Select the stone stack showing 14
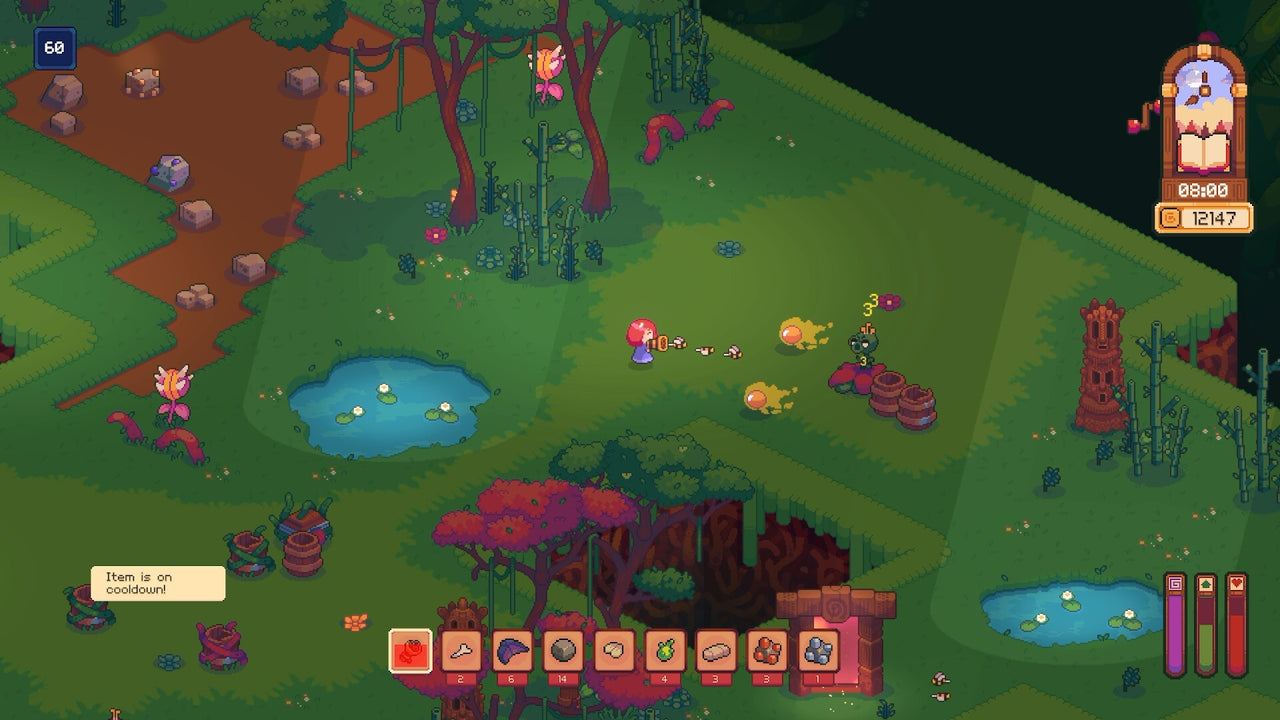This screenshot has width=1280, height=720. (565, 649)
